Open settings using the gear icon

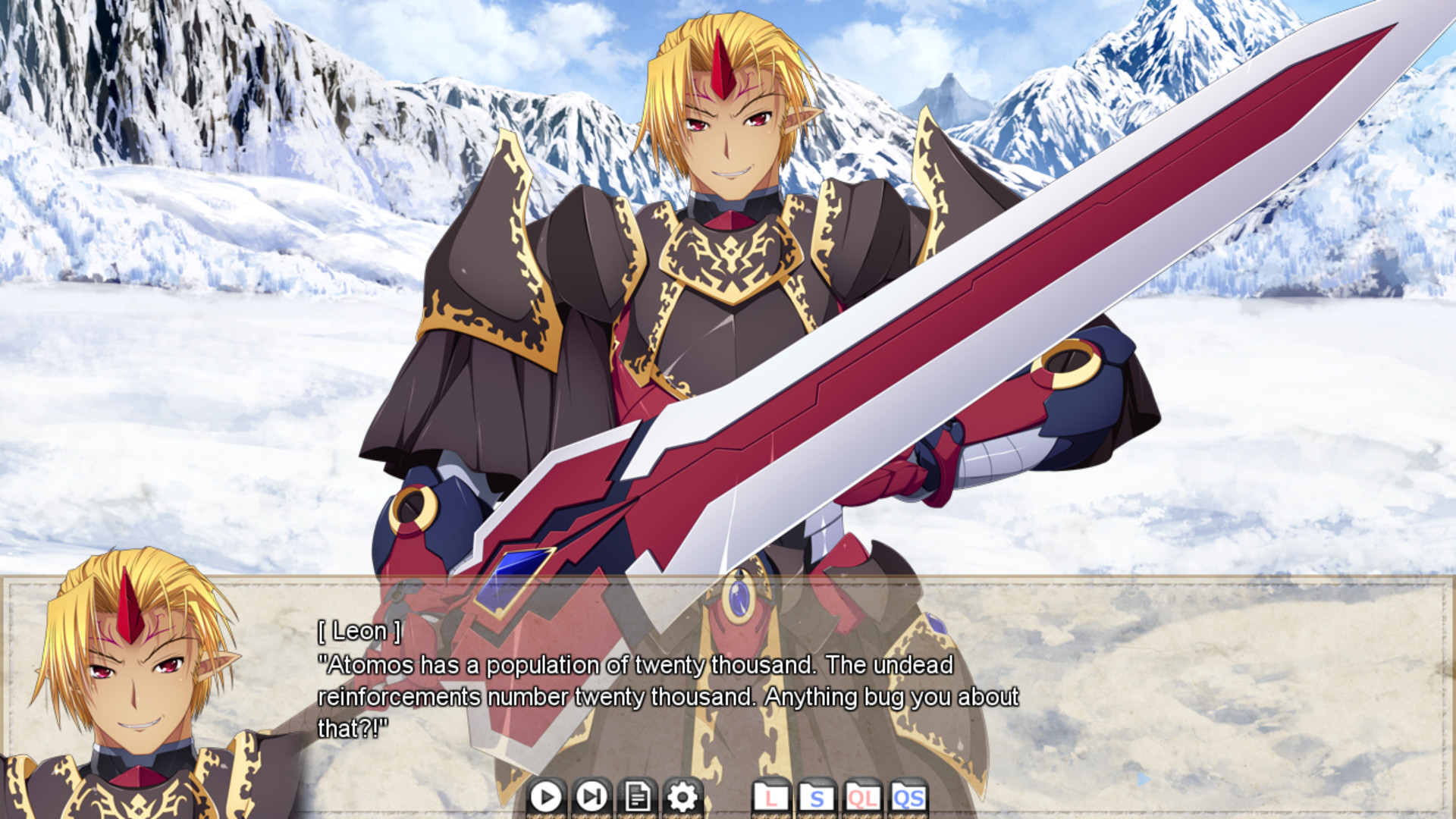pyautogui.click(x=682, y=798)
